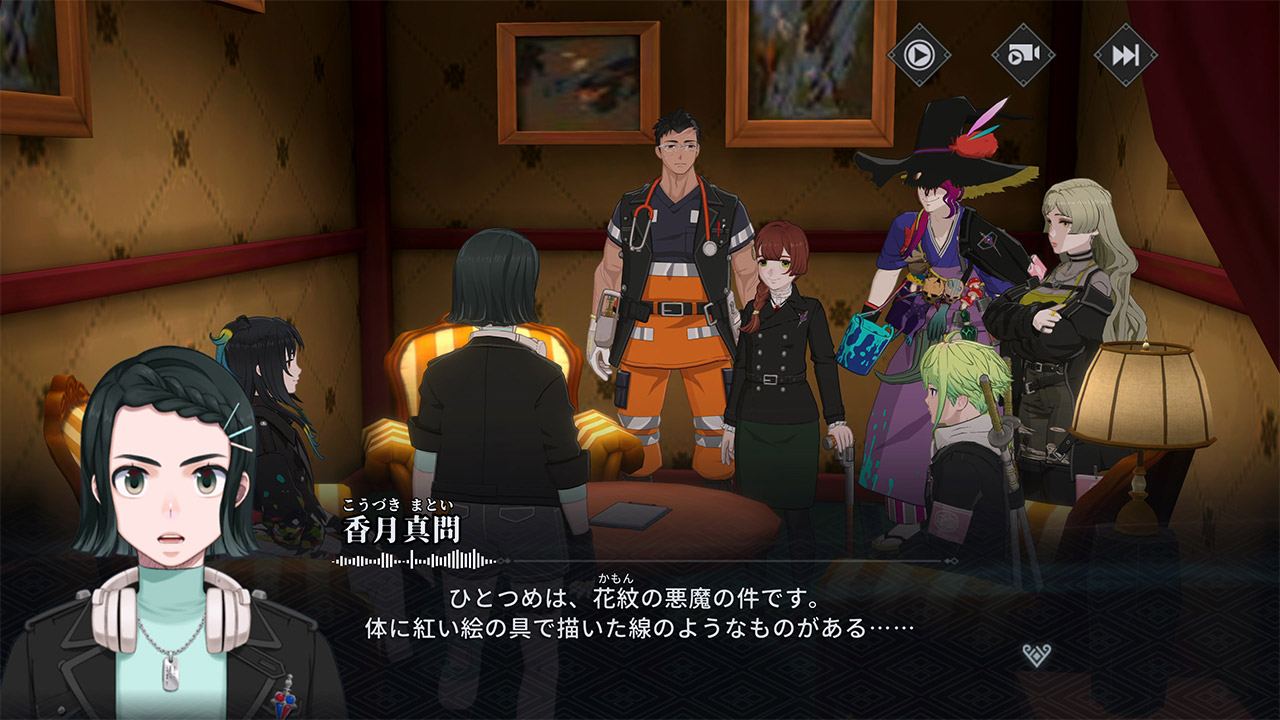Click the video camera playback icon
The image size is (1280, 720).
click(1023, 54)
